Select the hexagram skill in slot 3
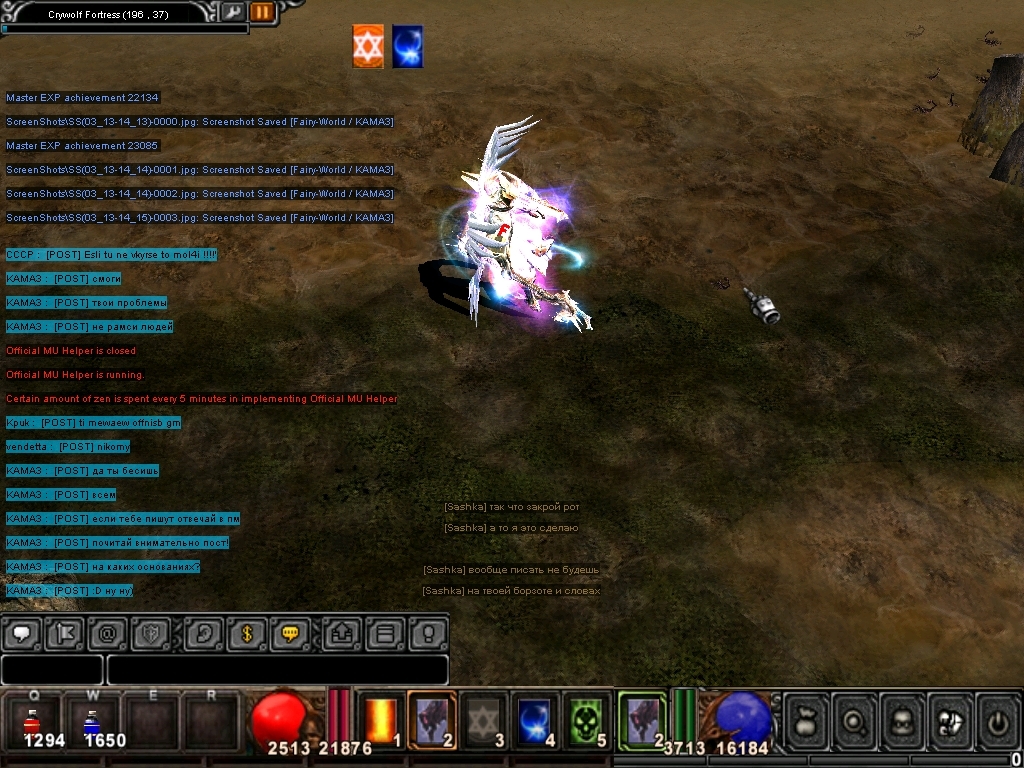Image resolution: width=1024 pixels, height=768 pixels. coord(484,720)
